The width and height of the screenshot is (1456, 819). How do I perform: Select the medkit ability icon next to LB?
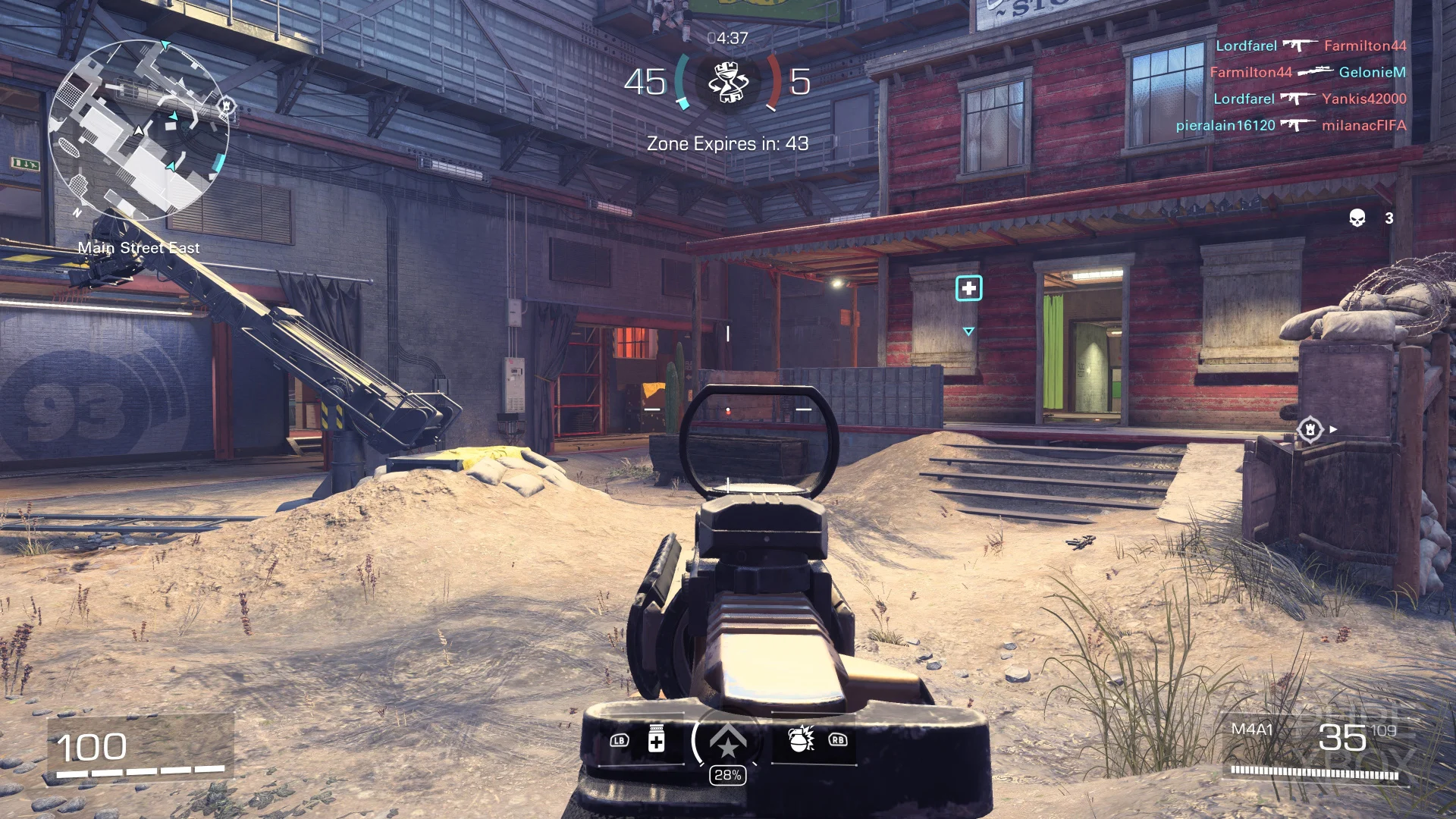click(657, 736)
